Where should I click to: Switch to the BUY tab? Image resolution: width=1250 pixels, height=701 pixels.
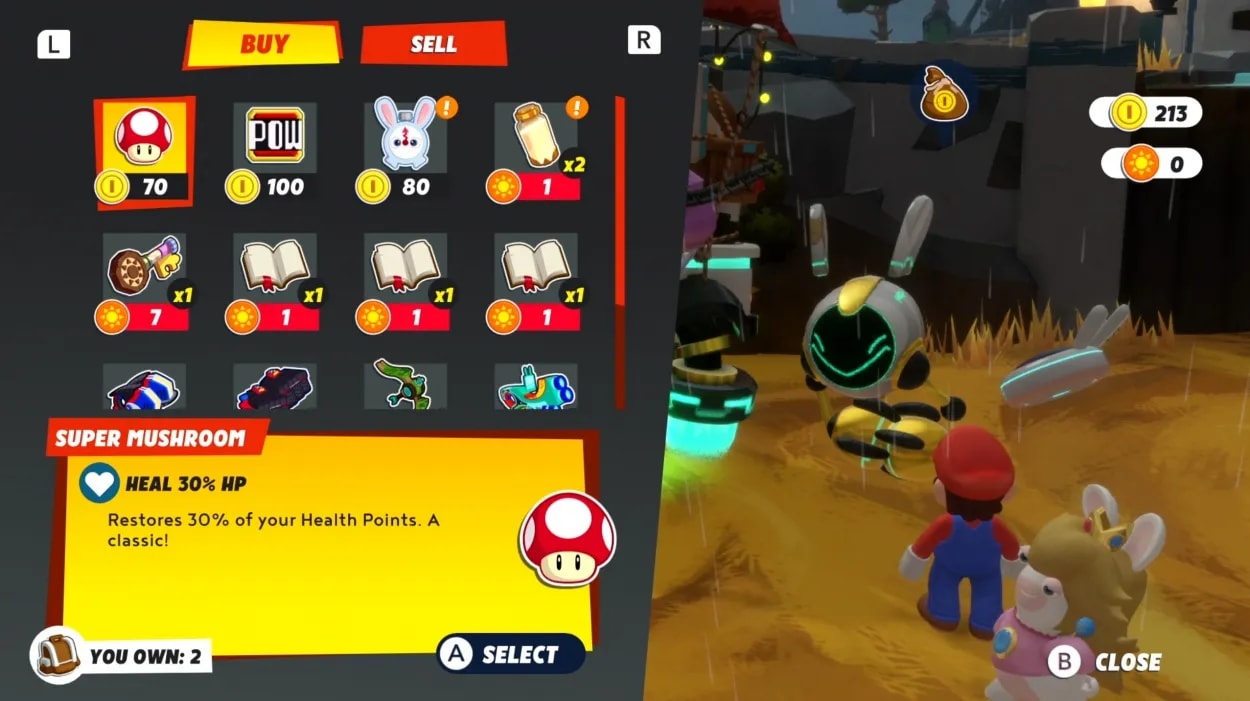click(263, 45)
